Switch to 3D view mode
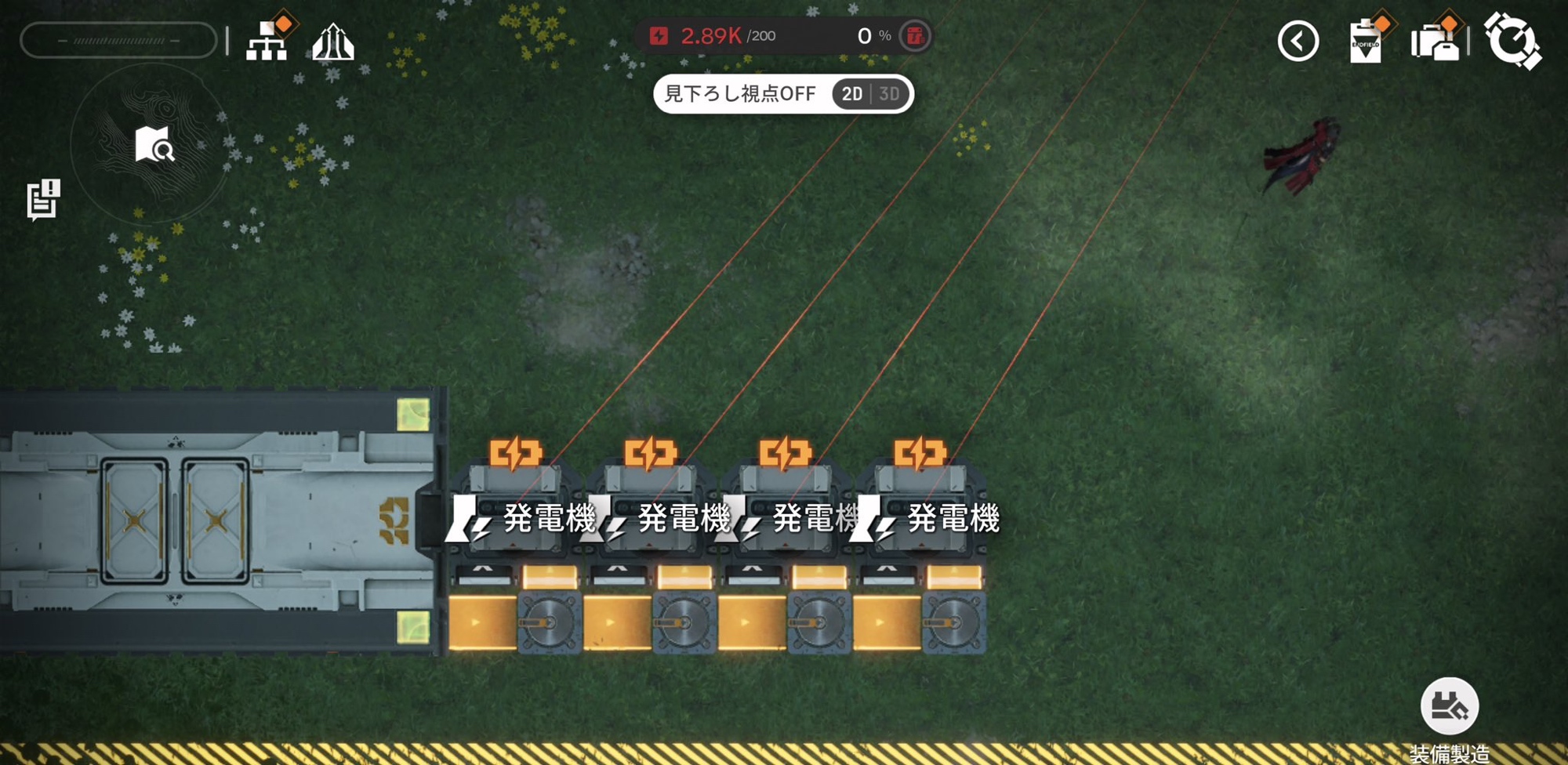 [889, 94]
